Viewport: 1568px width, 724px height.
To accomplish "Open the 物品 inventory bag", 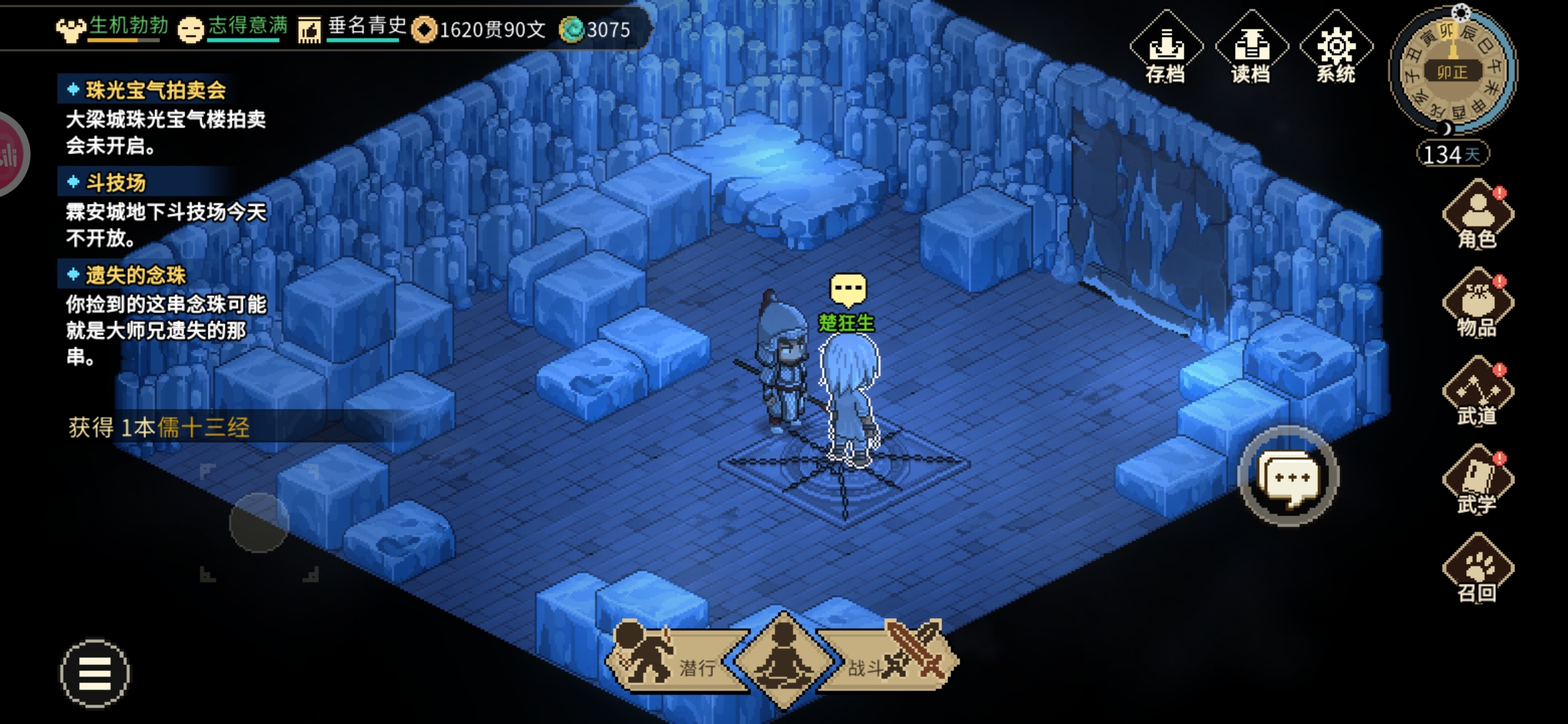I will (x=1478, y=303).
